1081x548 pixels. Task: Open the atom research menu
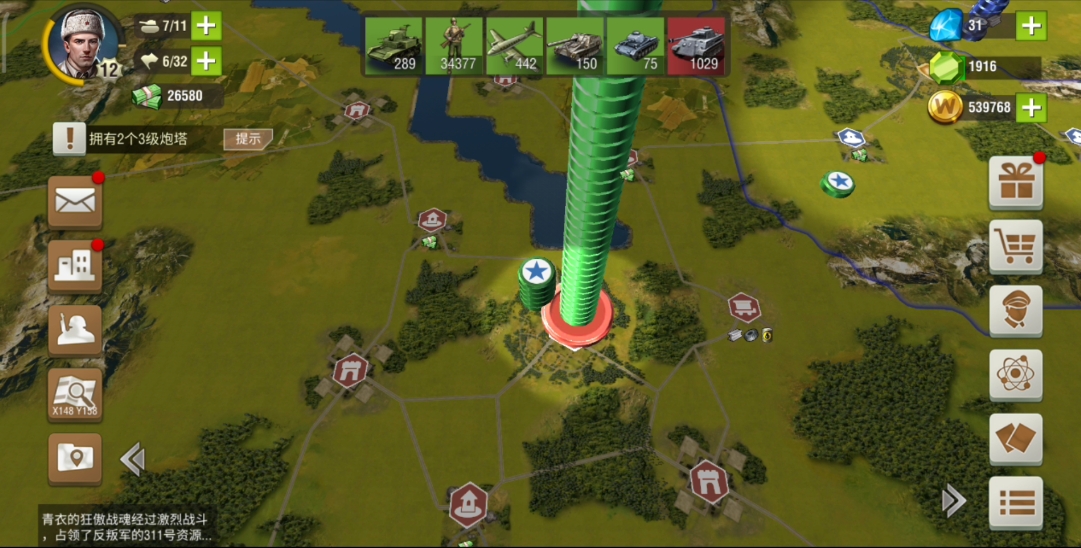point(1015,375)
